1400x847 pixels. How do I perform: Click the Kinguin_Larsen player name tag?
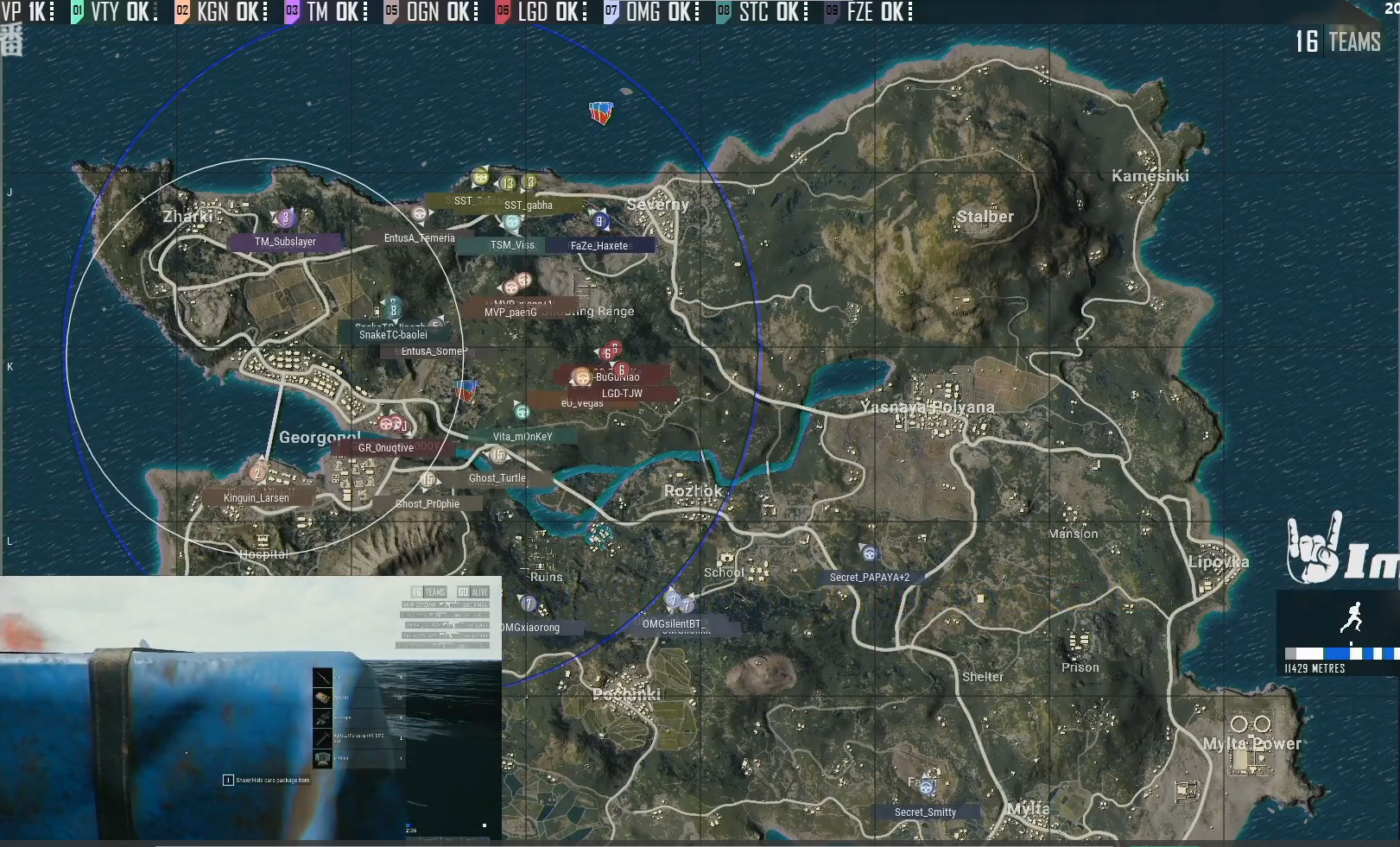click(257, 498)
